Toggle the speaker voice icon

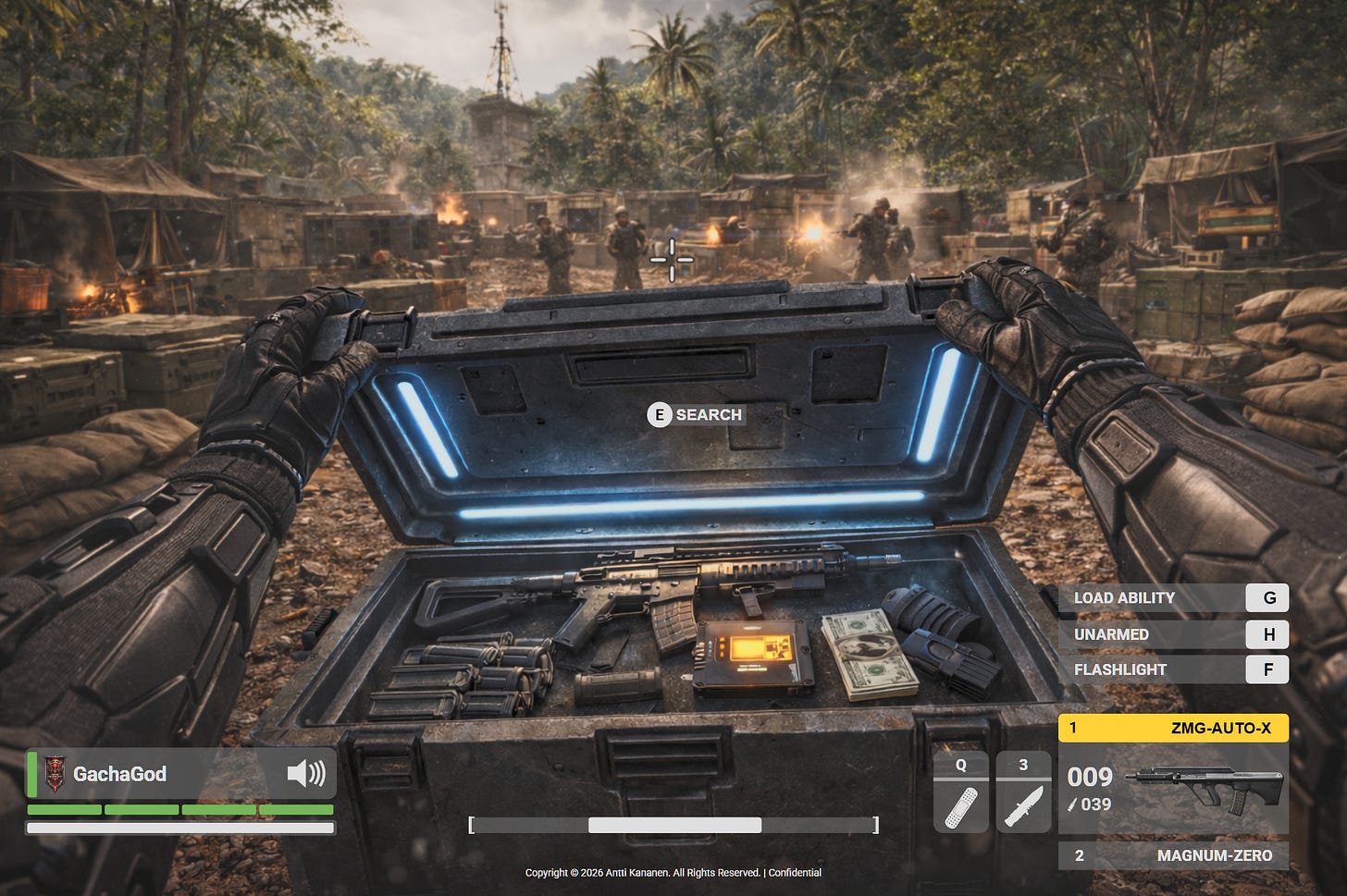click(x=306, y=774)
